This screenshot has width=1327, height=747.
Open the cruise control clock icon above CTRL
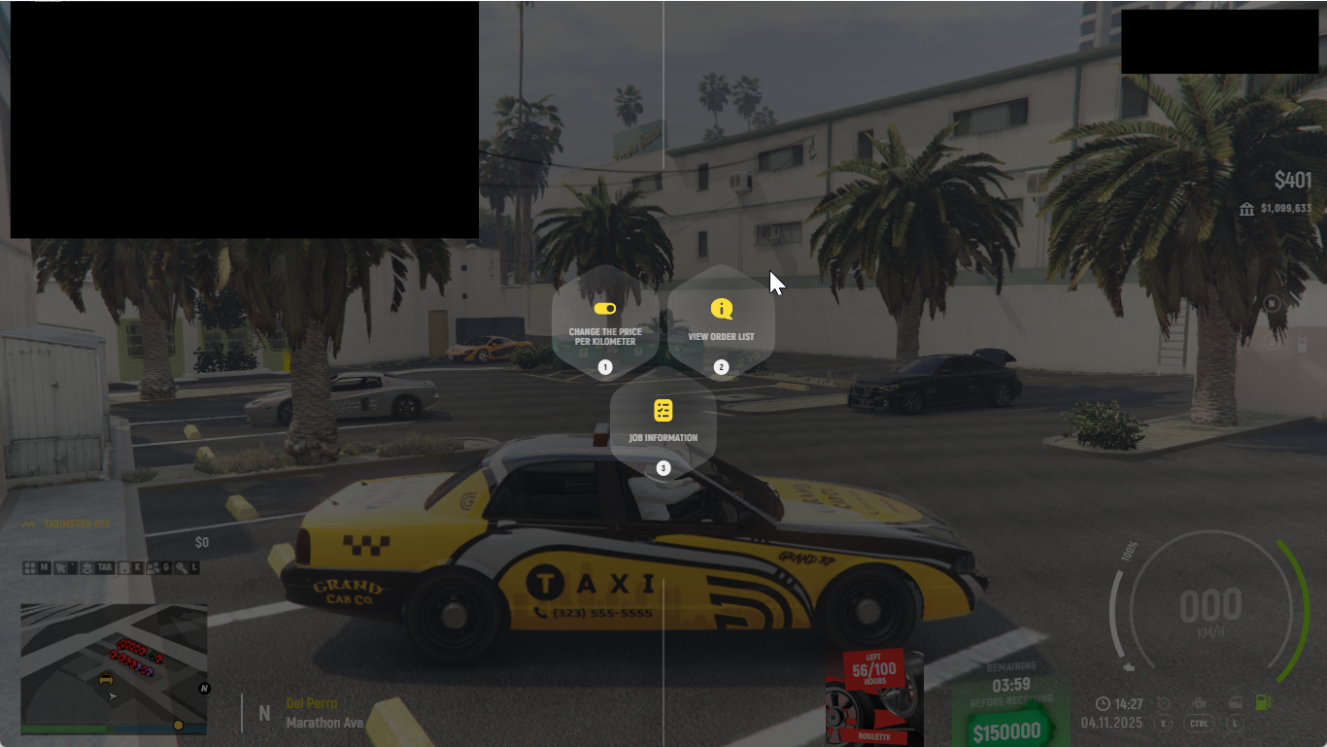pos(1163,703)
